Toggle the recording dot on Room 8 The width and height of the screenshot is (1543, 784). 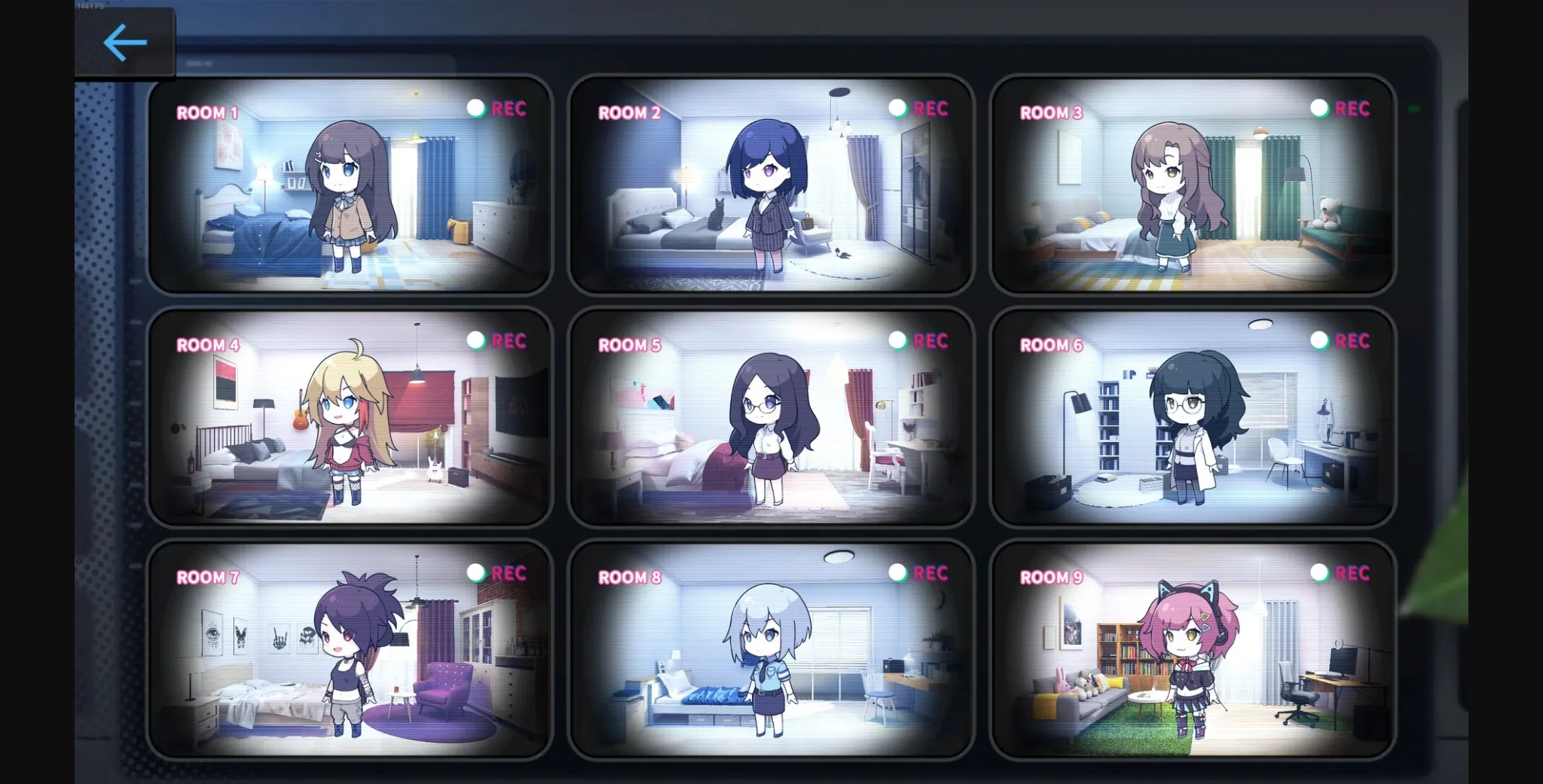pos(898,573)
